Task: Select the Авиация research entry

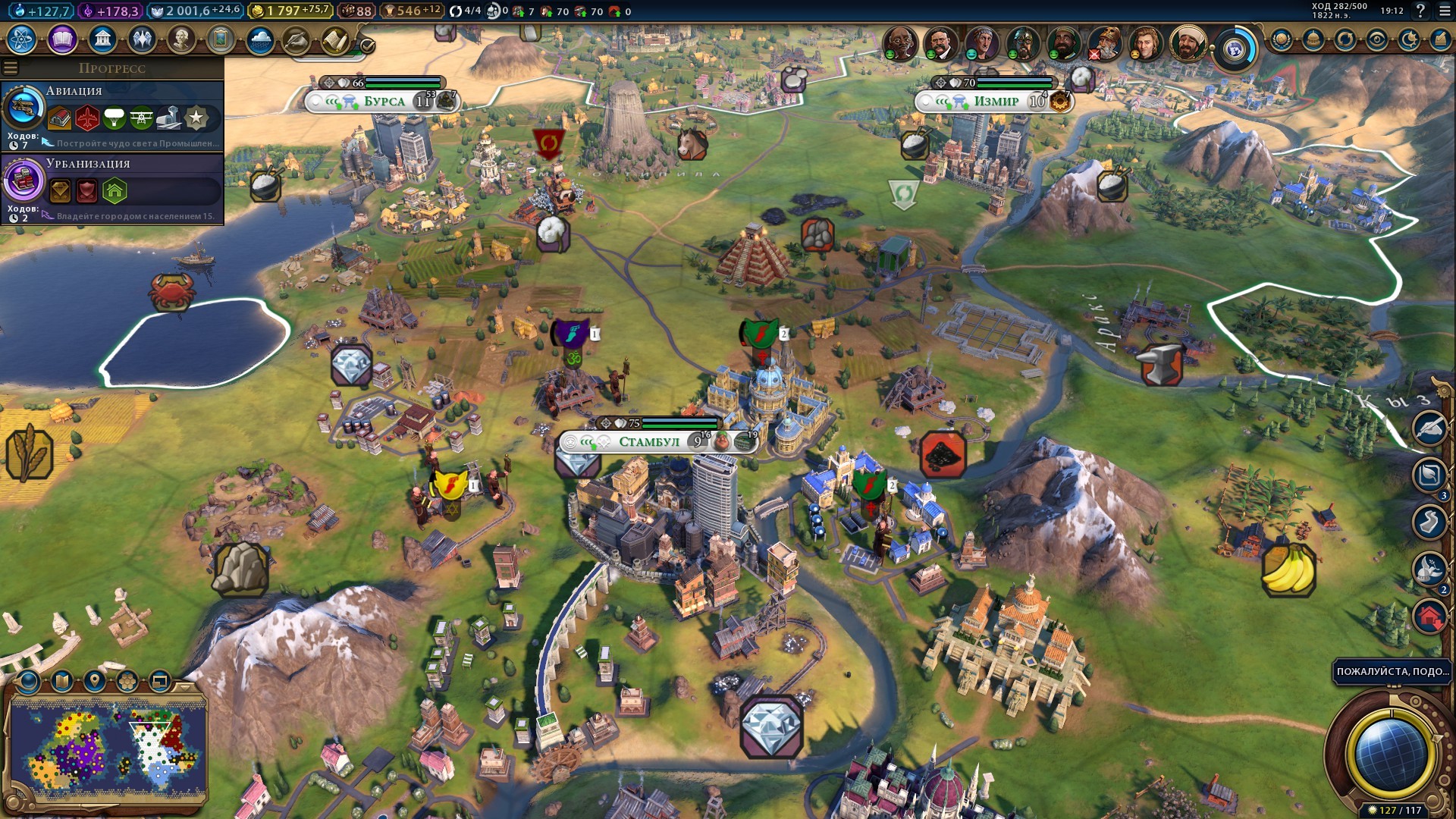Action: click(x=112, y=115)
